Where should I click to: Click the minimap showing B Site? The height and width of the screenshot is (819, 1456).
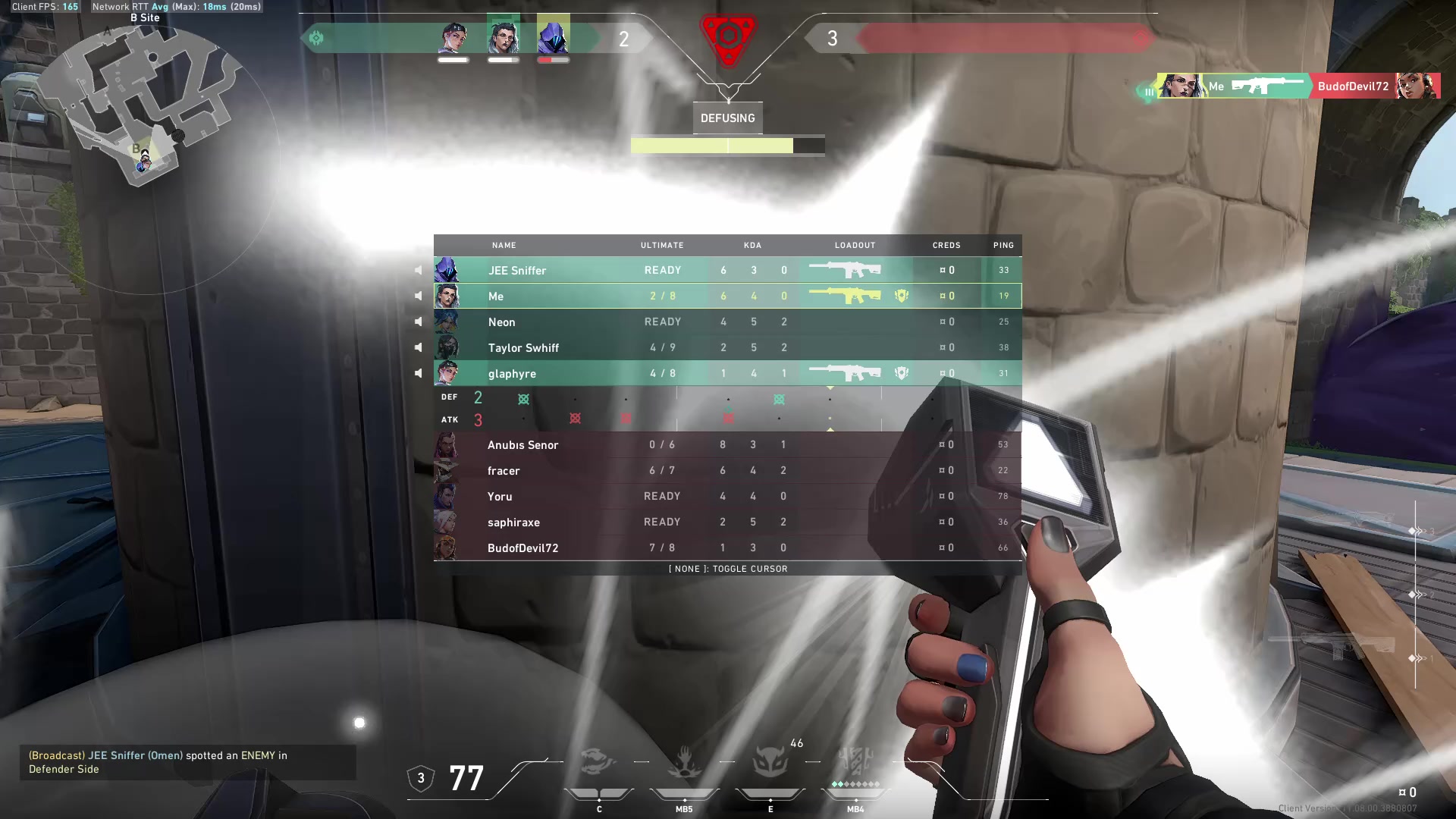[x=144, y=106]
